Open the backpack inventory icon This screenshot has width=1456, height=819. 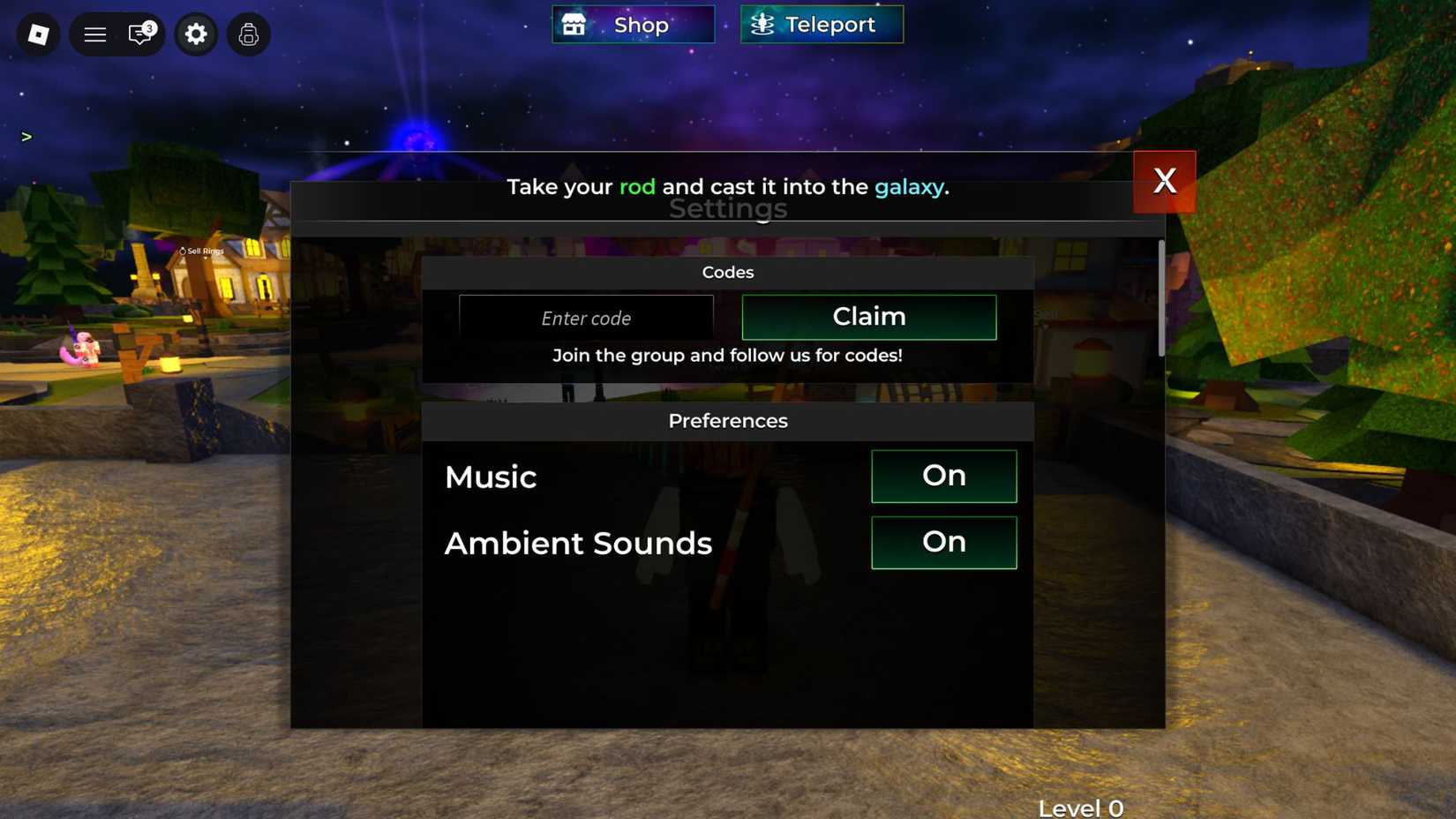click(248, 34)
